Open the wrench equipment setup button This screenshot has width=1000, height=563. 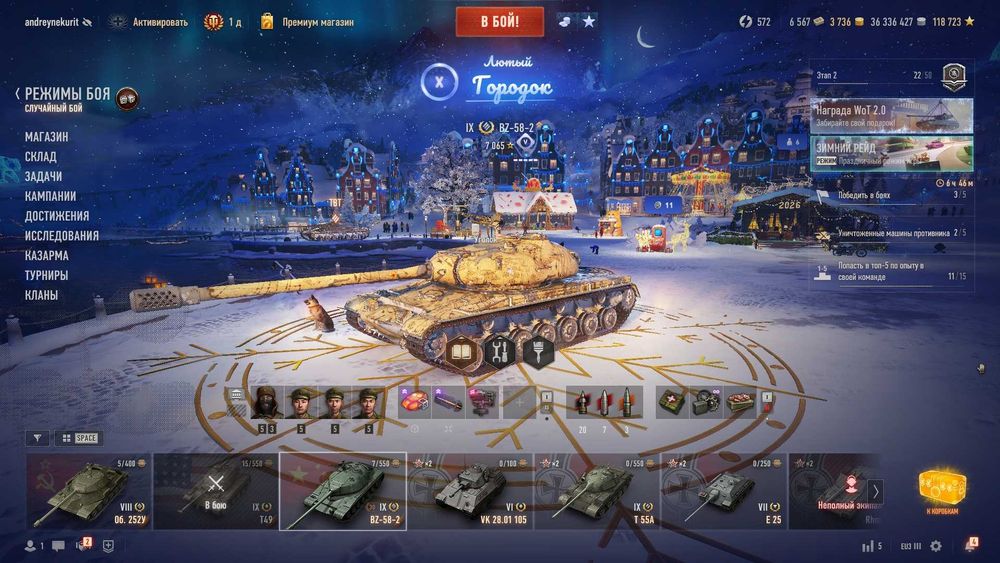click(x=500, y=351)
